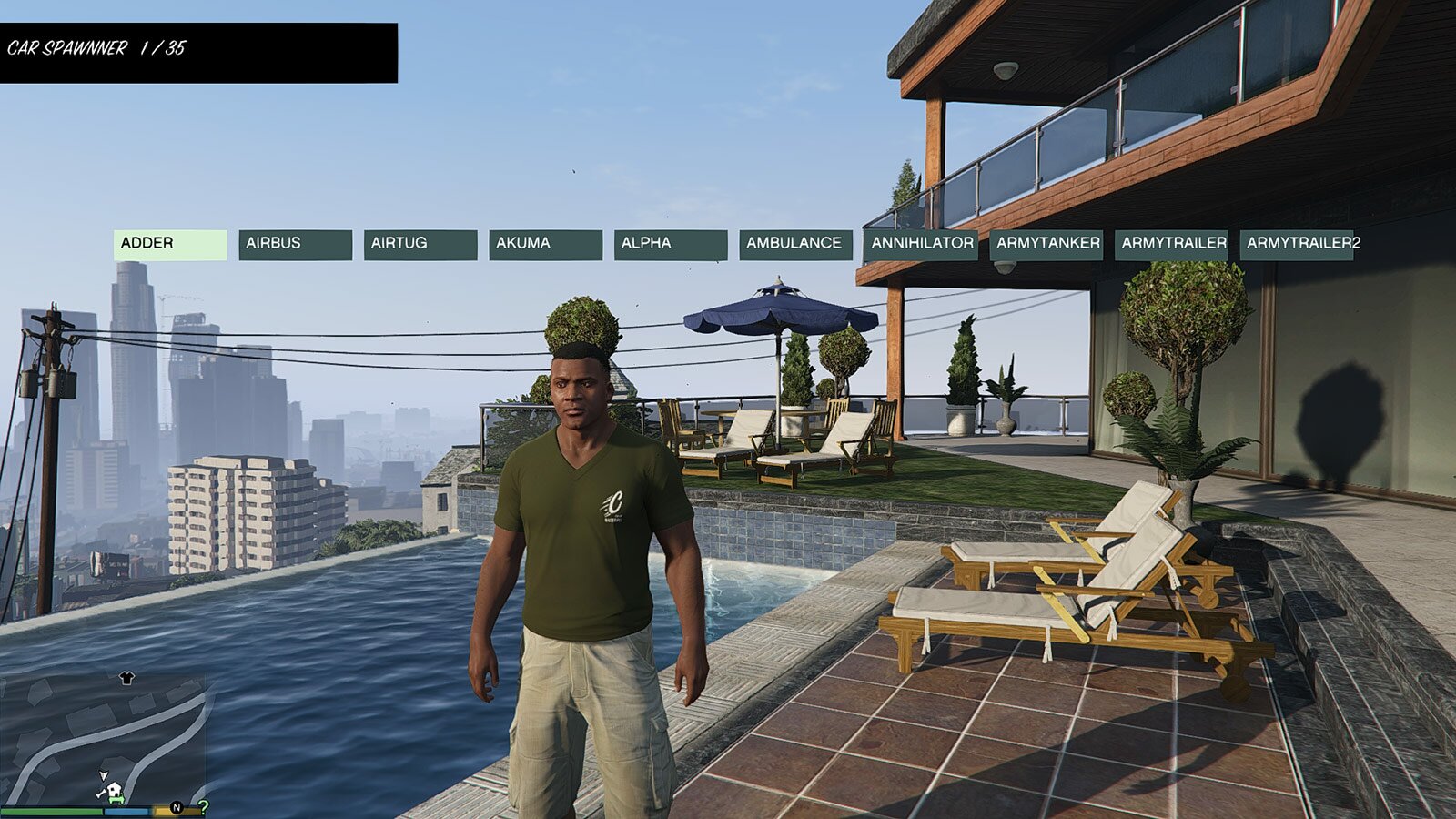This screenshot has width=1456, height=819.
Task: Click the Car Spawnner title header
Action: coord(198,52)
